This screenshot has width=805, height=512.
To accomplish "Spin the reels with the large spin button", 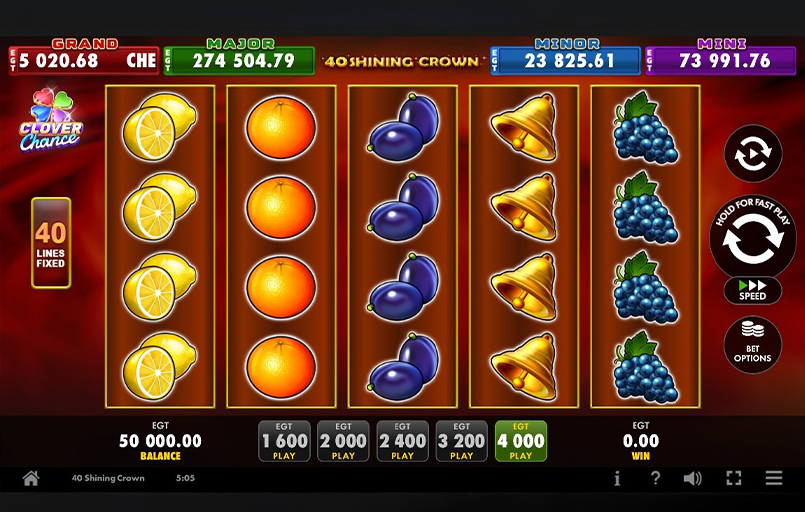I will (752, 238).
